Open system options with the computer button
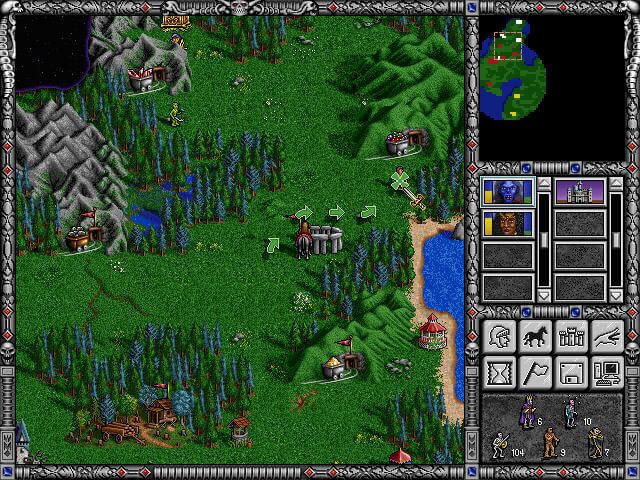Screen dimensions: 640x480 [607, 373]
